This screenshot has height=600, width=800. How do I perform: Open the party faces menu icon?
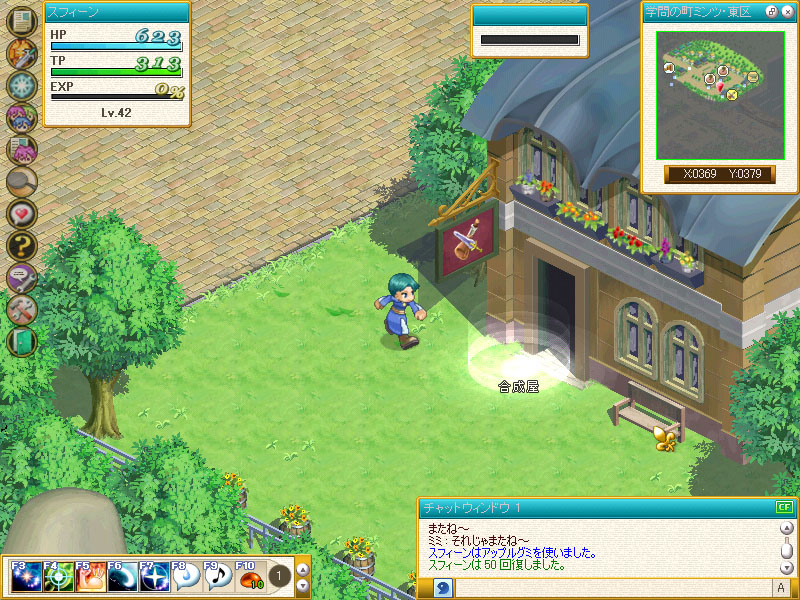[x=21, y=117]
